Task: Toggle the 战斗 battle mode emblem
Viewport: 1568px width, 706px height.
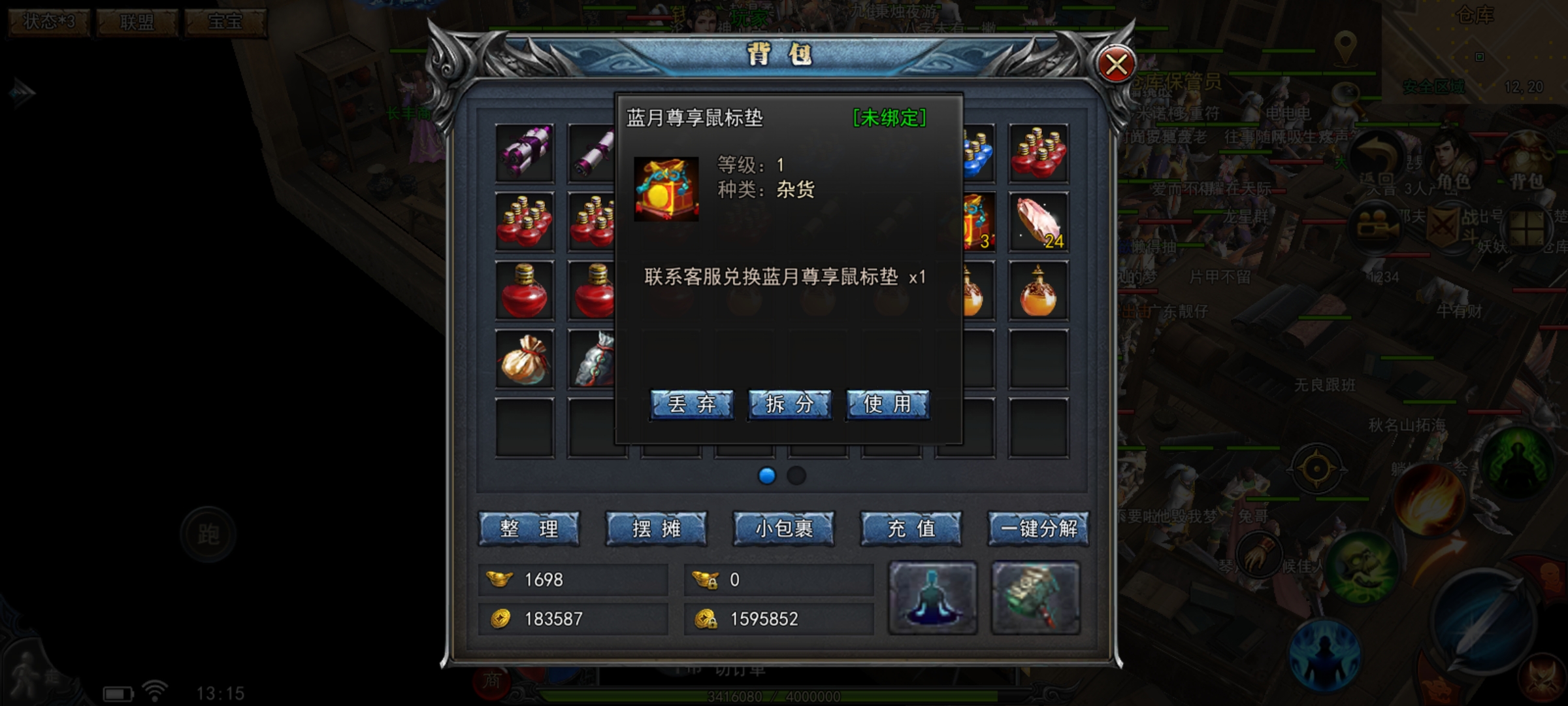Action: pos(1445,225)
